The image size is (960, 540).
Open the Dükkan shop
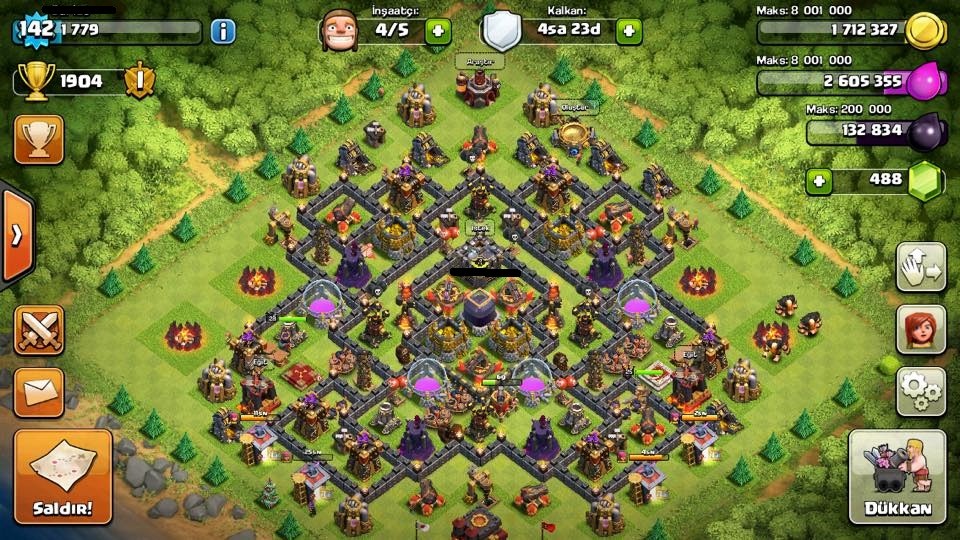click(x=897, y=477)
